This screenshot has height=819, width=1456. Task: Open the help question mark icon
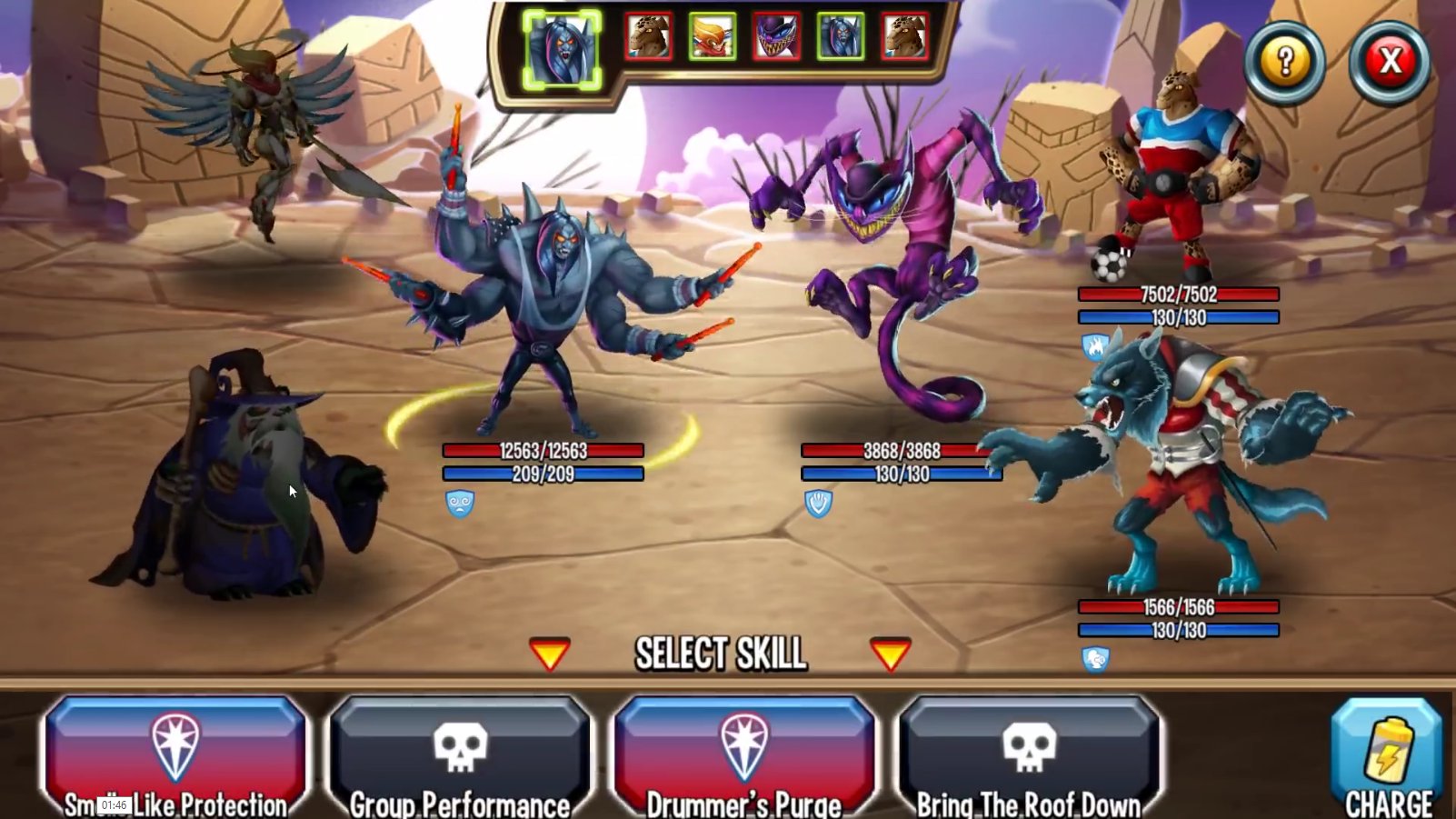point(1284,63)
